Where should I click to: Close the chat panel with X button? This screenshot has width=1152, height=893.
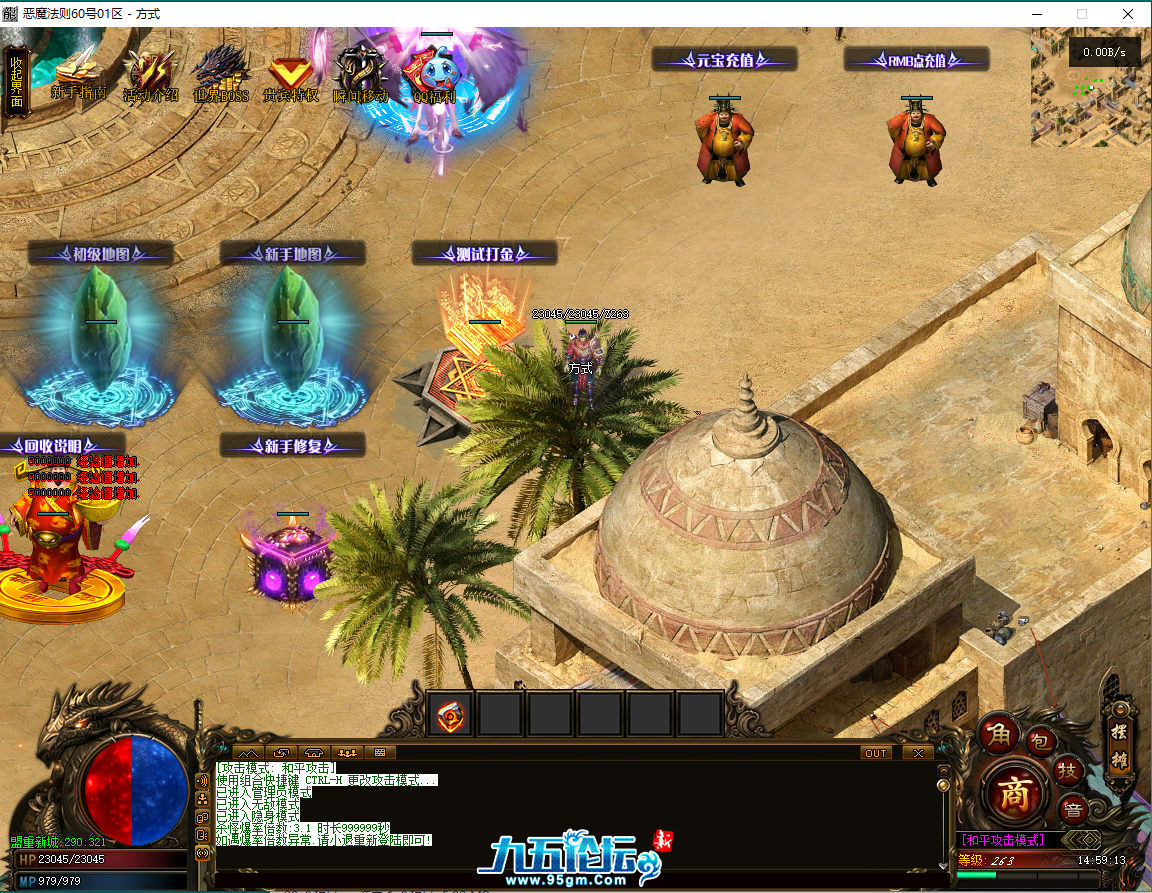coord(917,753)
